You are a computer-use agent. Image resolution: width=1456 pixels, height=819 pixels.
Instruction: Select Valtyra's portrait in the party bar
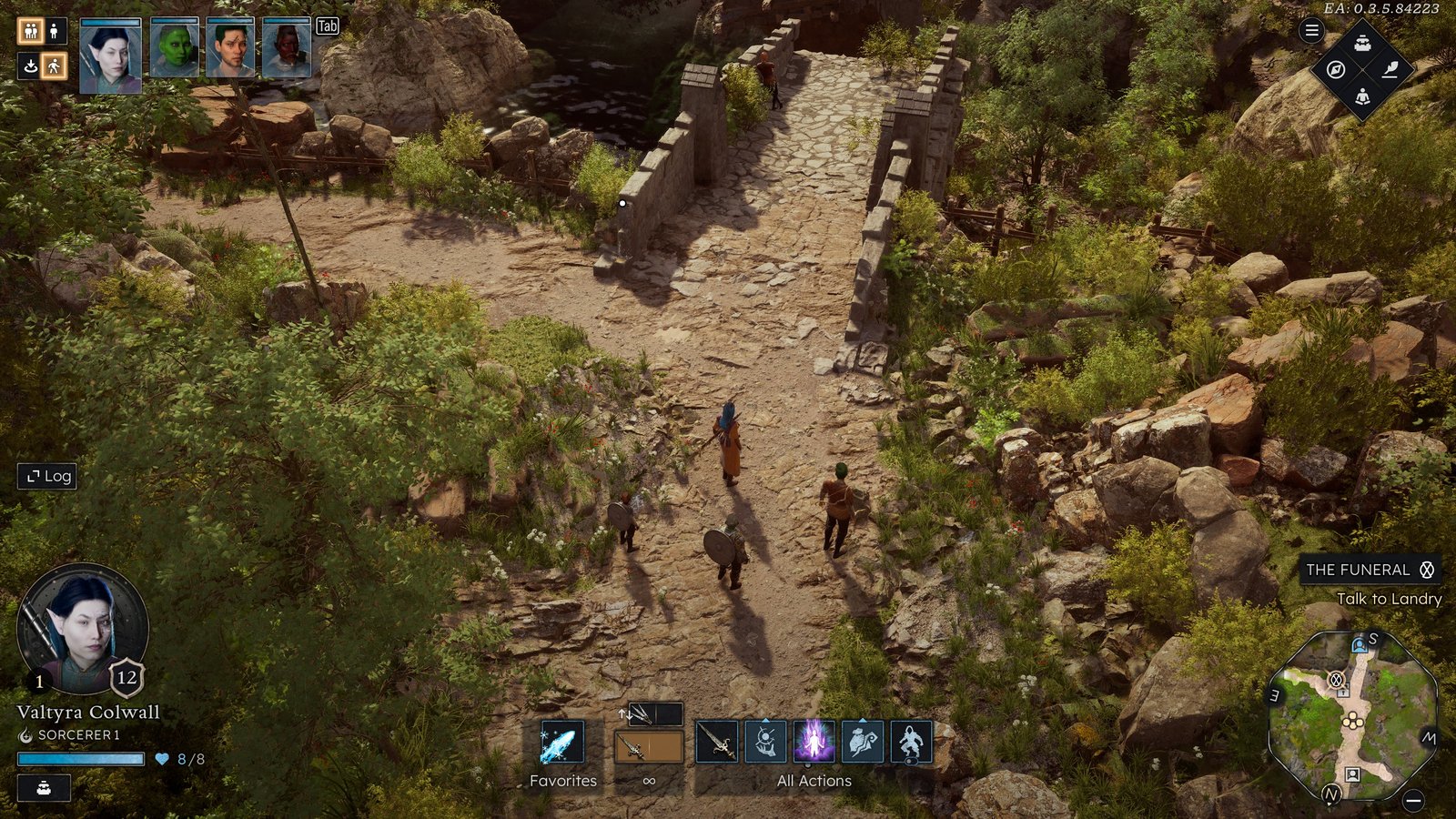(x=111, y=56)
